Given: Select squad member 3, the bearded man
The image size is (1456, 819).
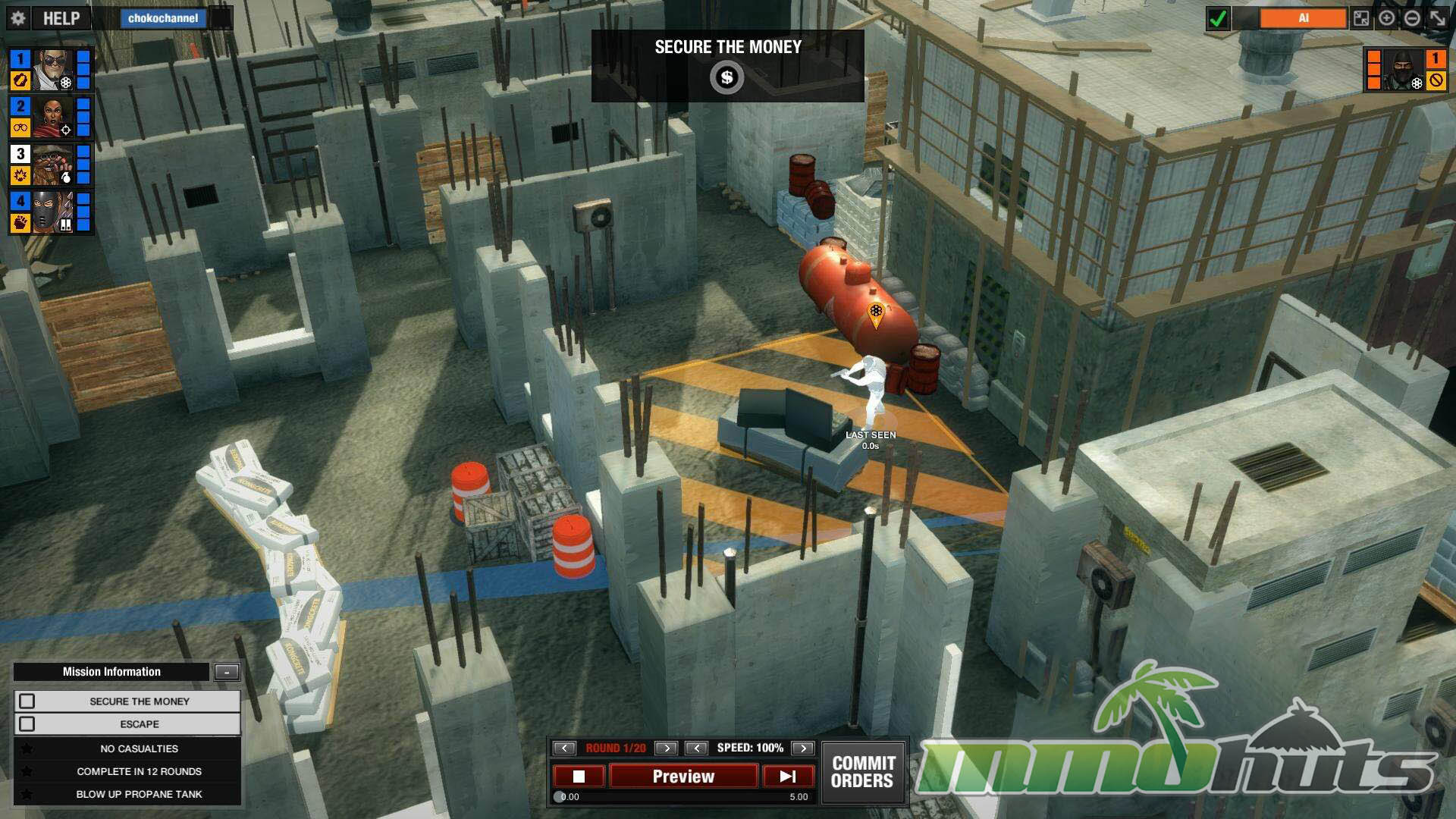Looking at the screenshot, I should (53, 164).
